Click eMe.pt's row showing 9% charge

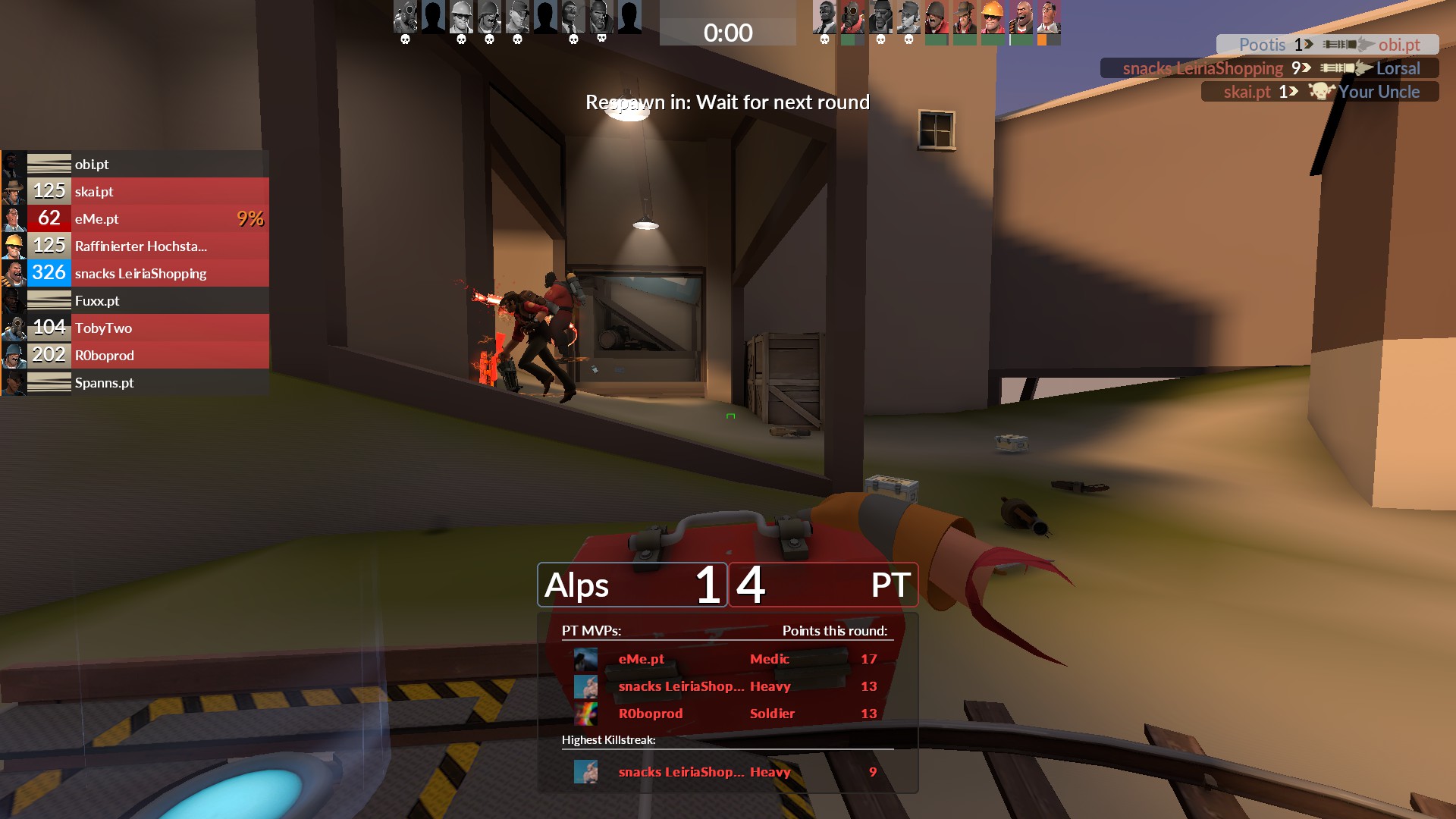135,218
